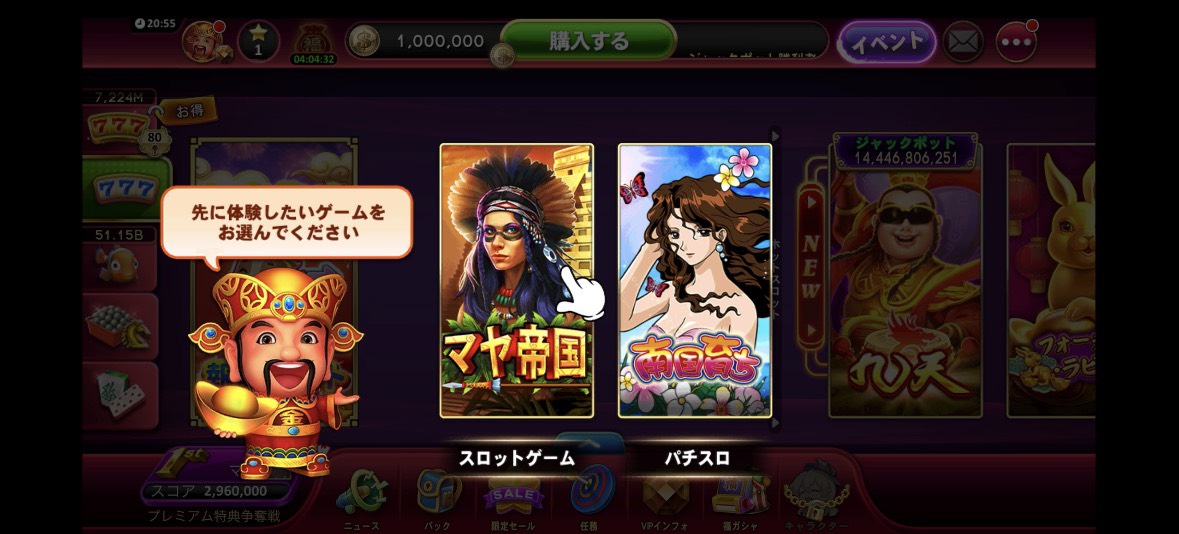Open the パック backpack icon
This screenshot has height=534, width=1179.
tap(438, 493)
